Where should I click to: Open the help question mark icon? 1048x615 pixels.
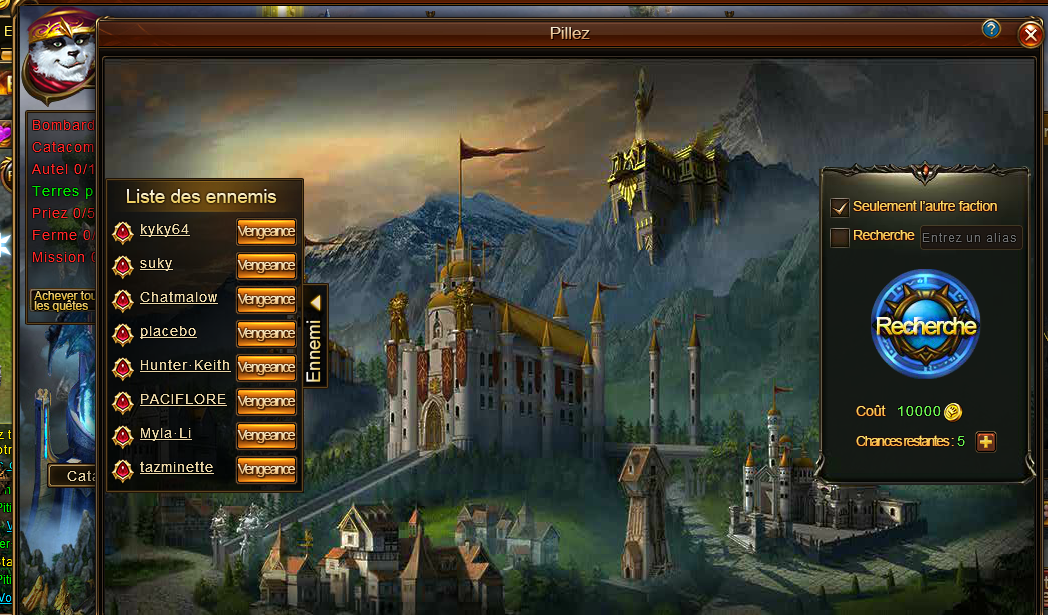click(x=991, y=29)
